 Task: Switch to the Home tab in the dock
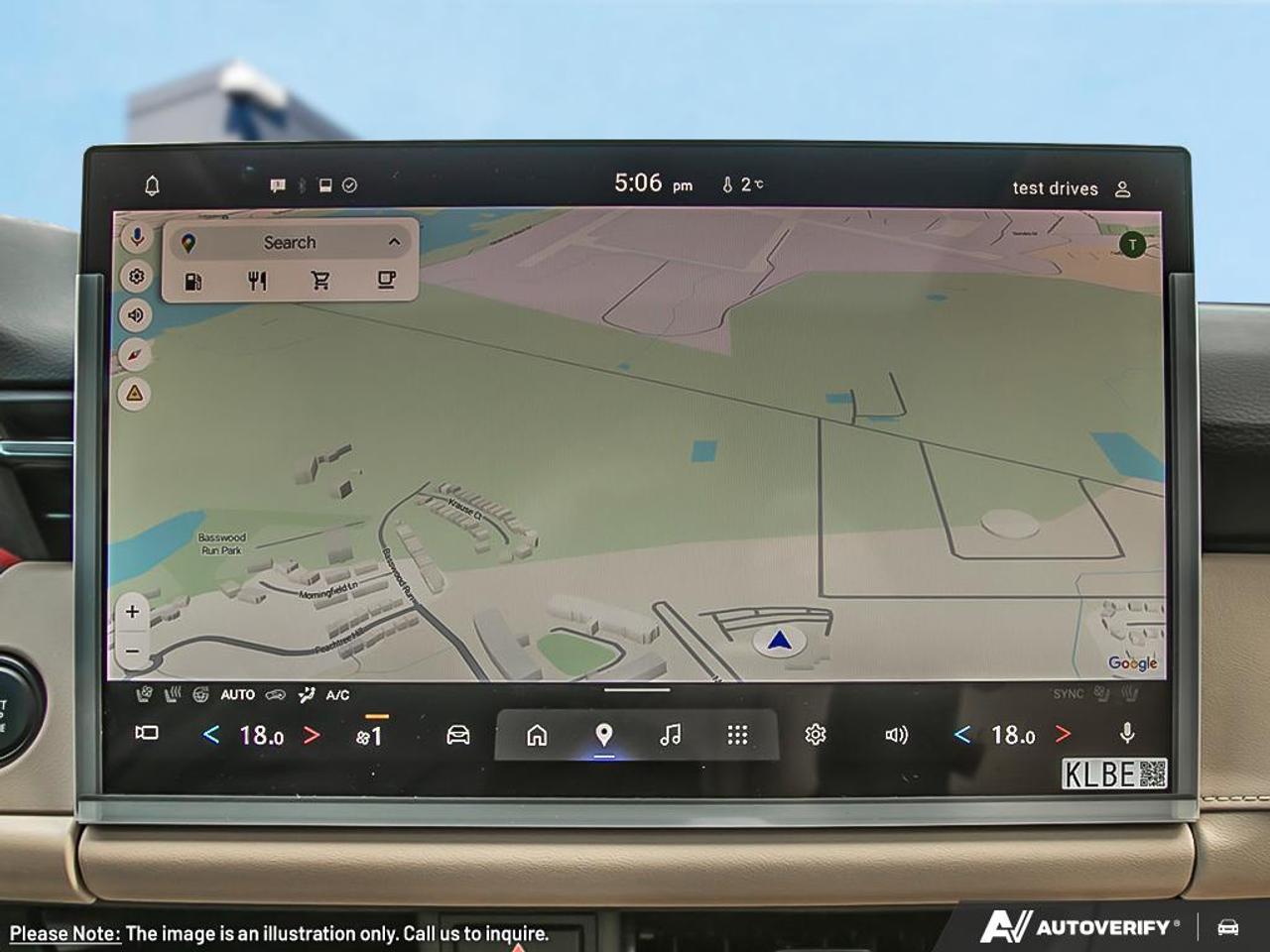pyautogui.click(x=537, y=736)
